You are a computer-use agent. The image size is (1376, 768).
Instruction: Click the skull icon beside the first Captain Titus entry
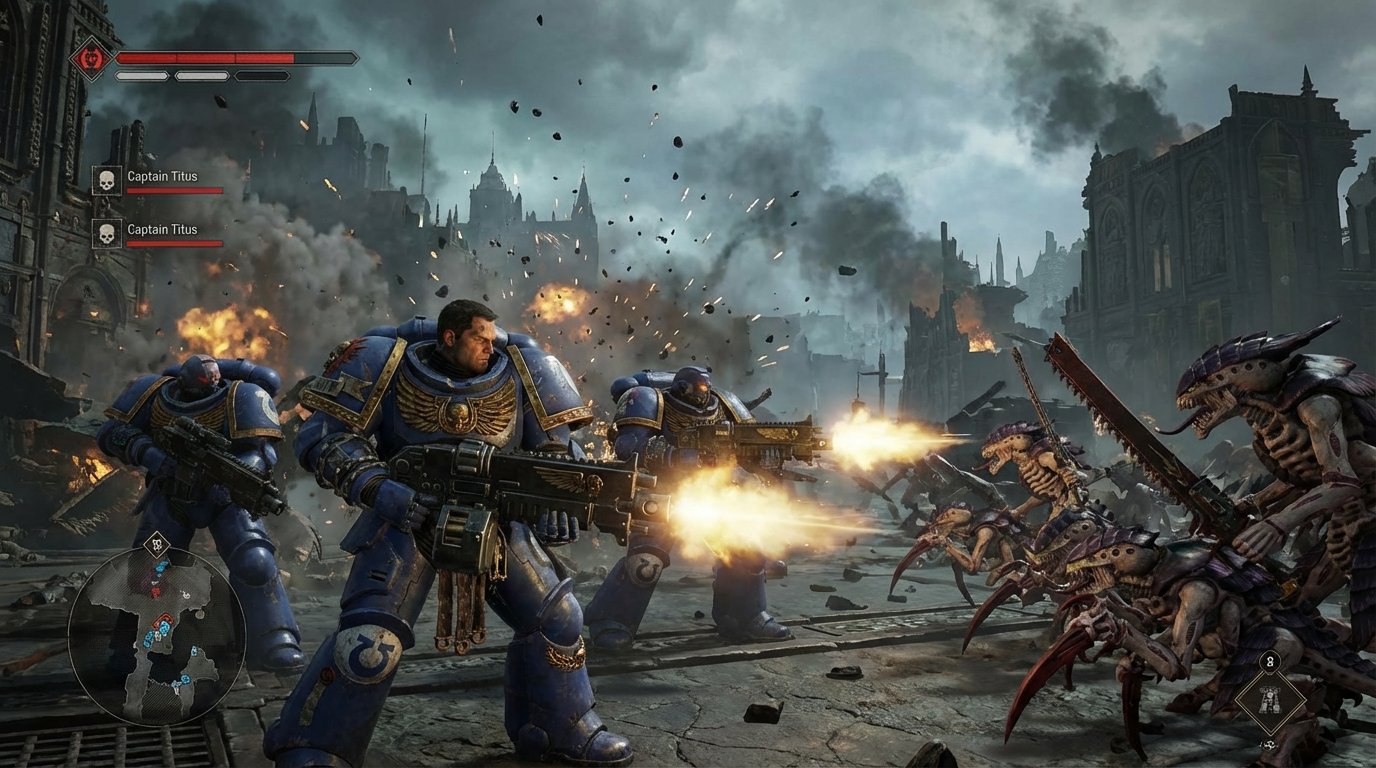(107, 179)
